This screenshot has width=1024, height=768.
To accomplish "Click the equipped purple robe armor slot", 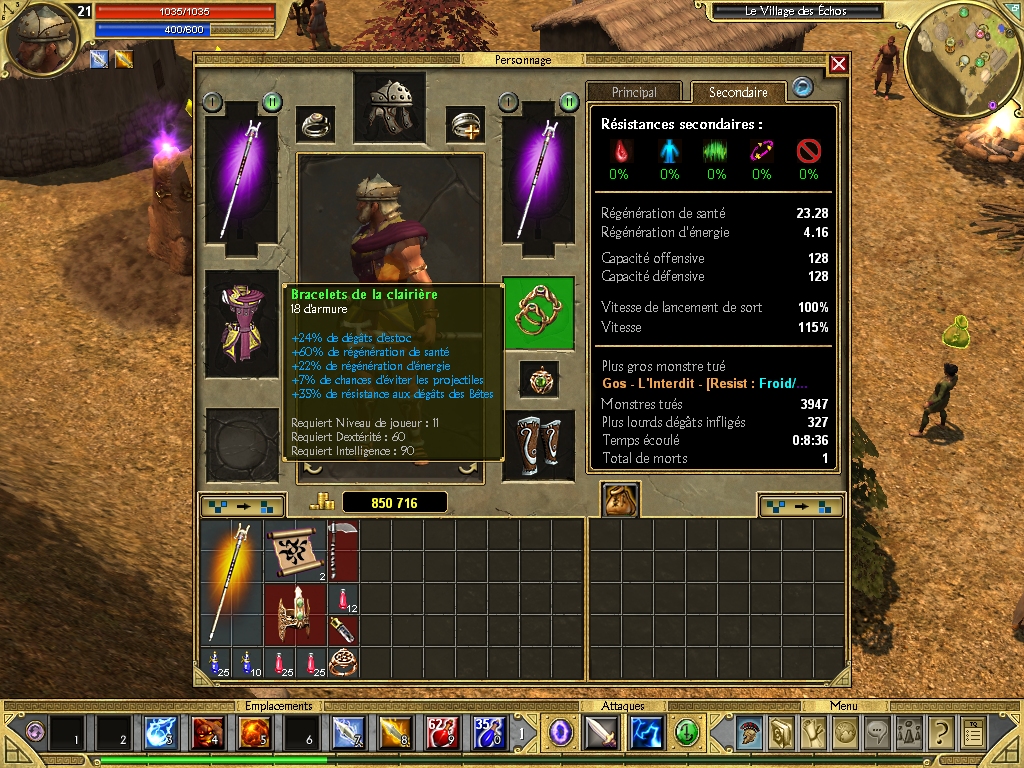I will (x=241, y=323).
